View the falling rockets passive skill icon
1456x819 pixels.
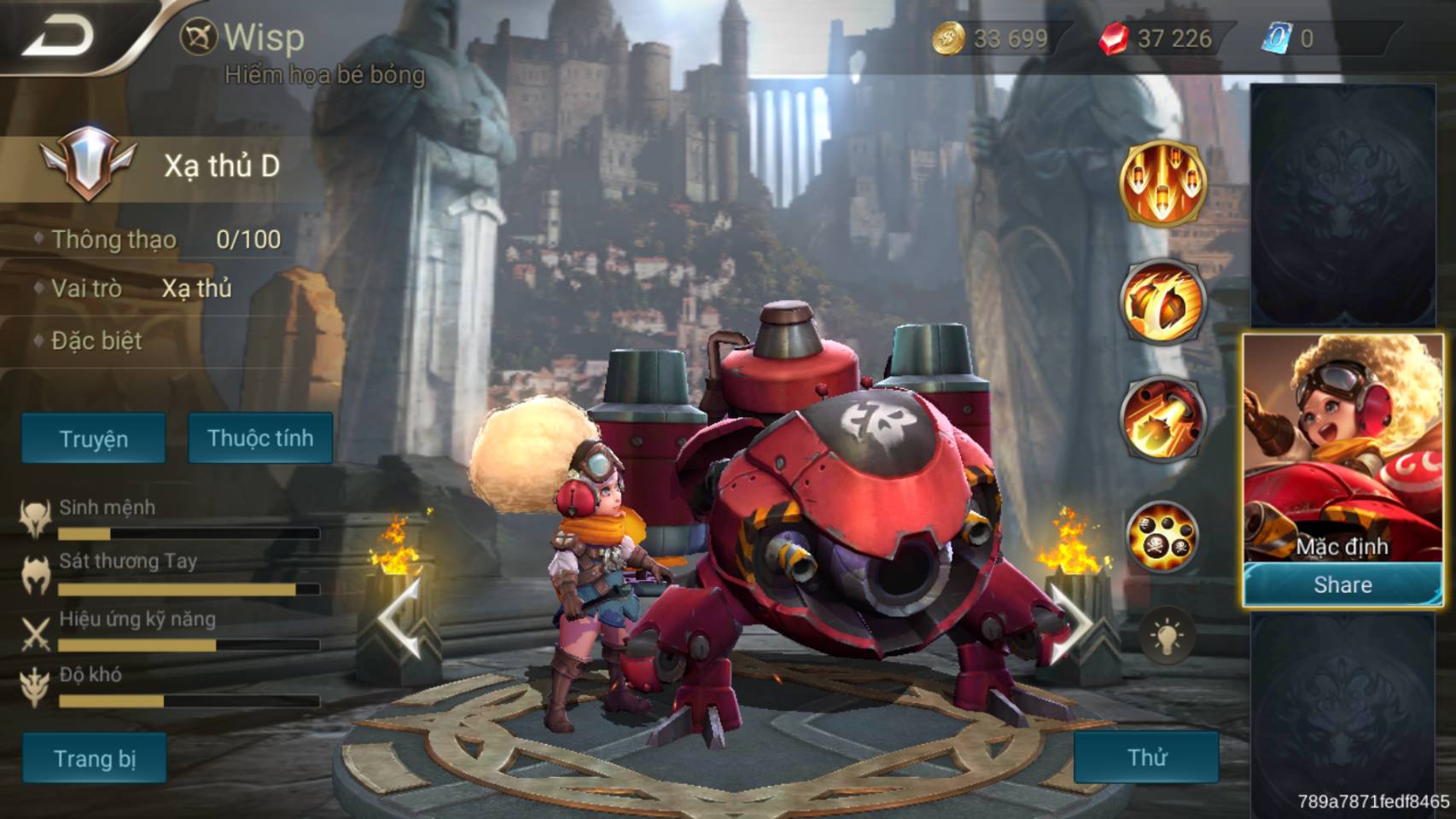1162,183
